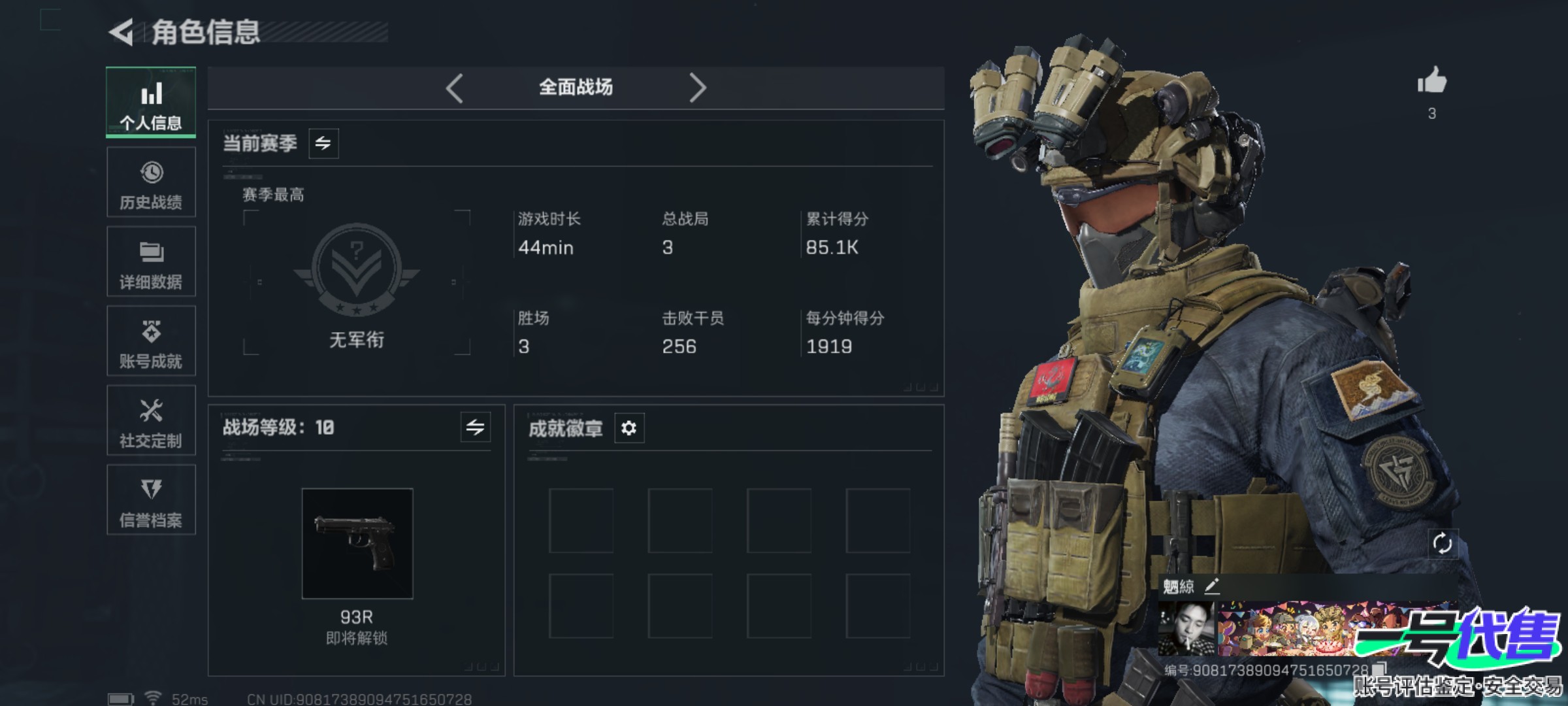Open the 成就徽章 gear settings
Viewport: 1568px width, 706px height.
[x=629, y=428]
